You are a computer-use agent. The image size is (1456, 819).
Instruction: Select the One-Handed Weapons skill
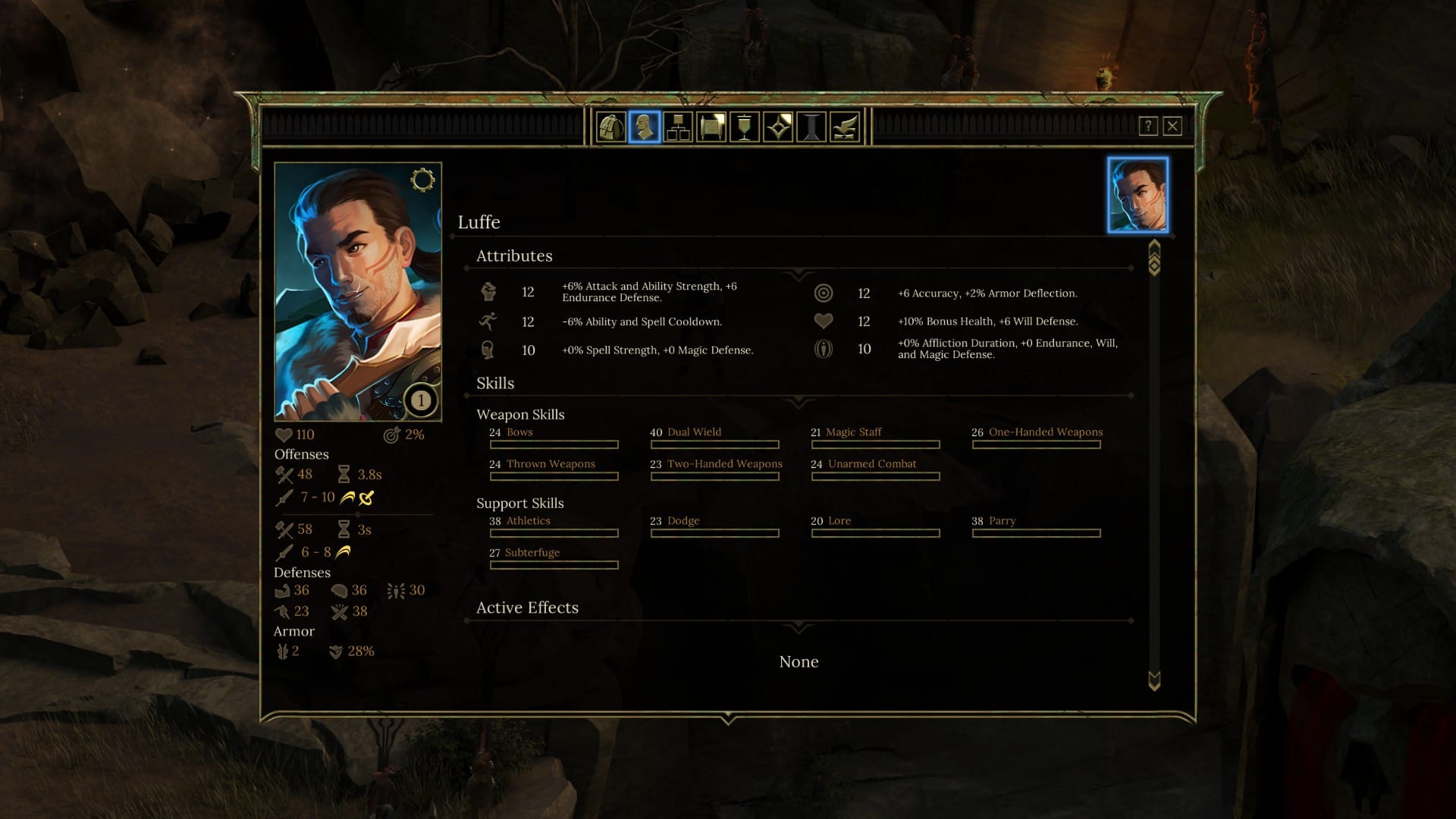1045,432
